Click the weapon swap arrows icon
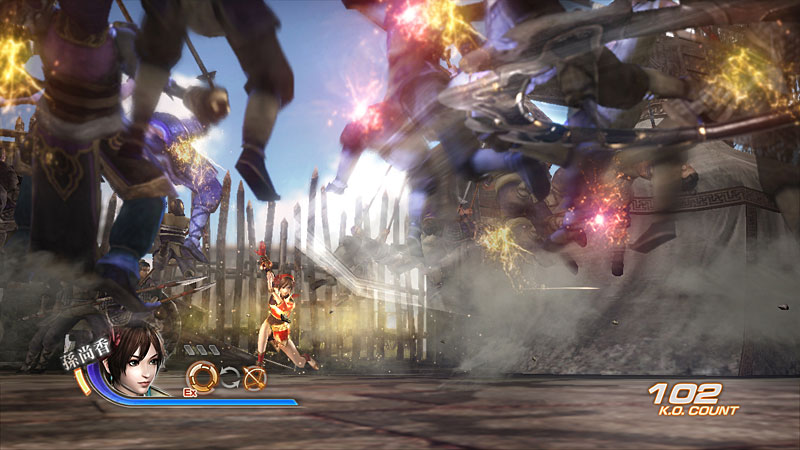 [x=229, y=377]
